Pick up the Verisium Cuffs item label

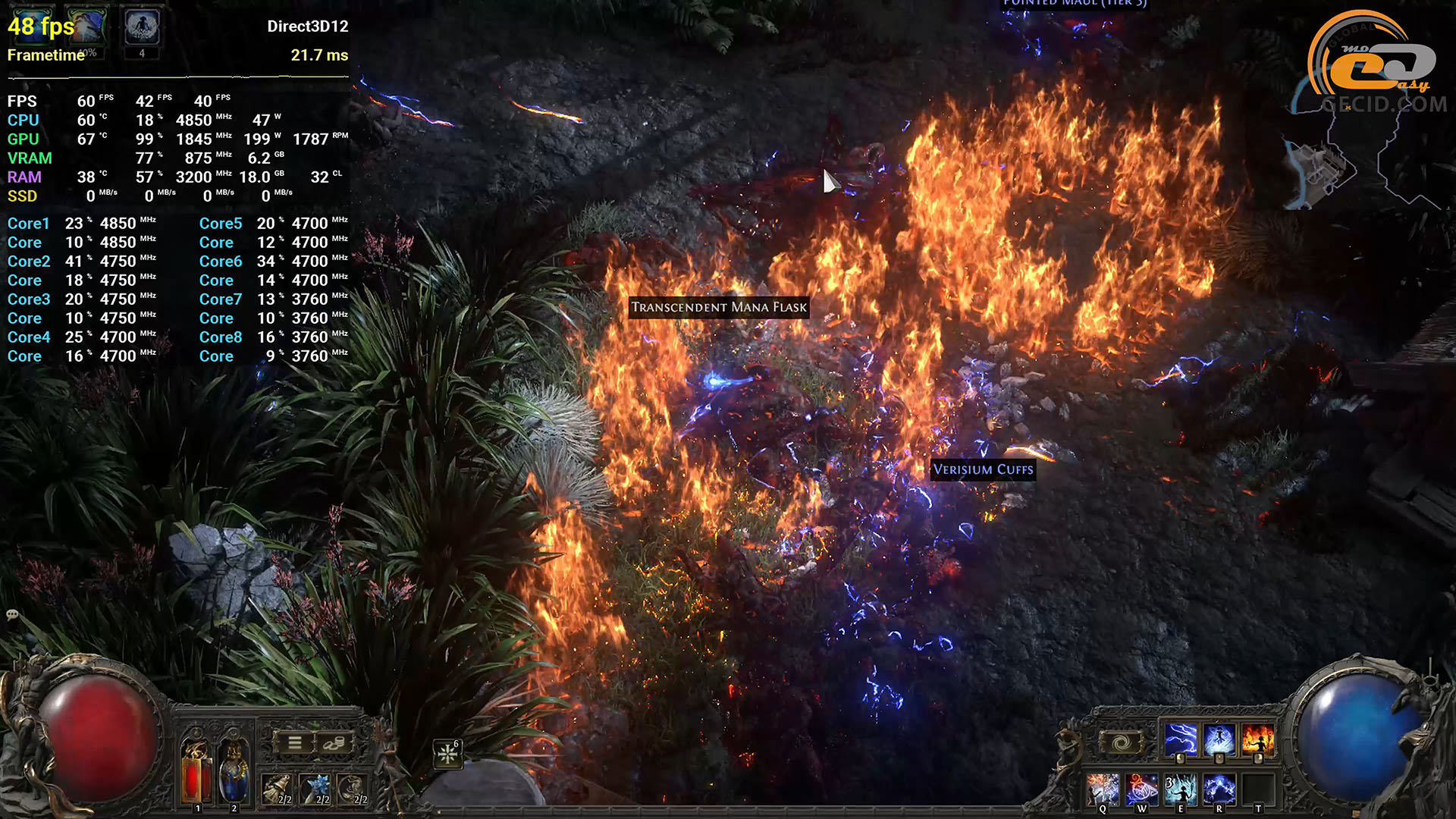point(983,469)
